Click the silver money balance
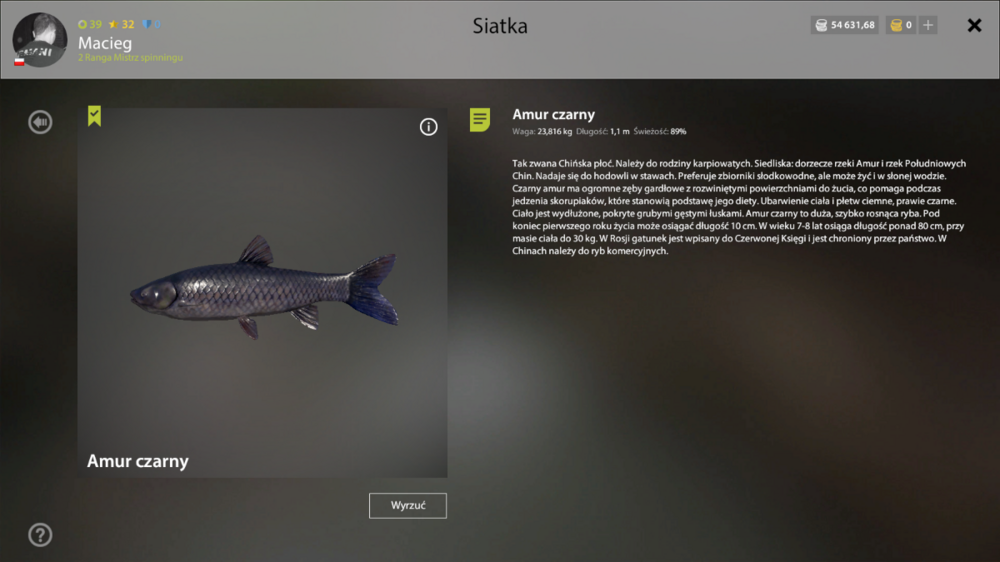This screenshot has width=1000, height=562. 844,25
